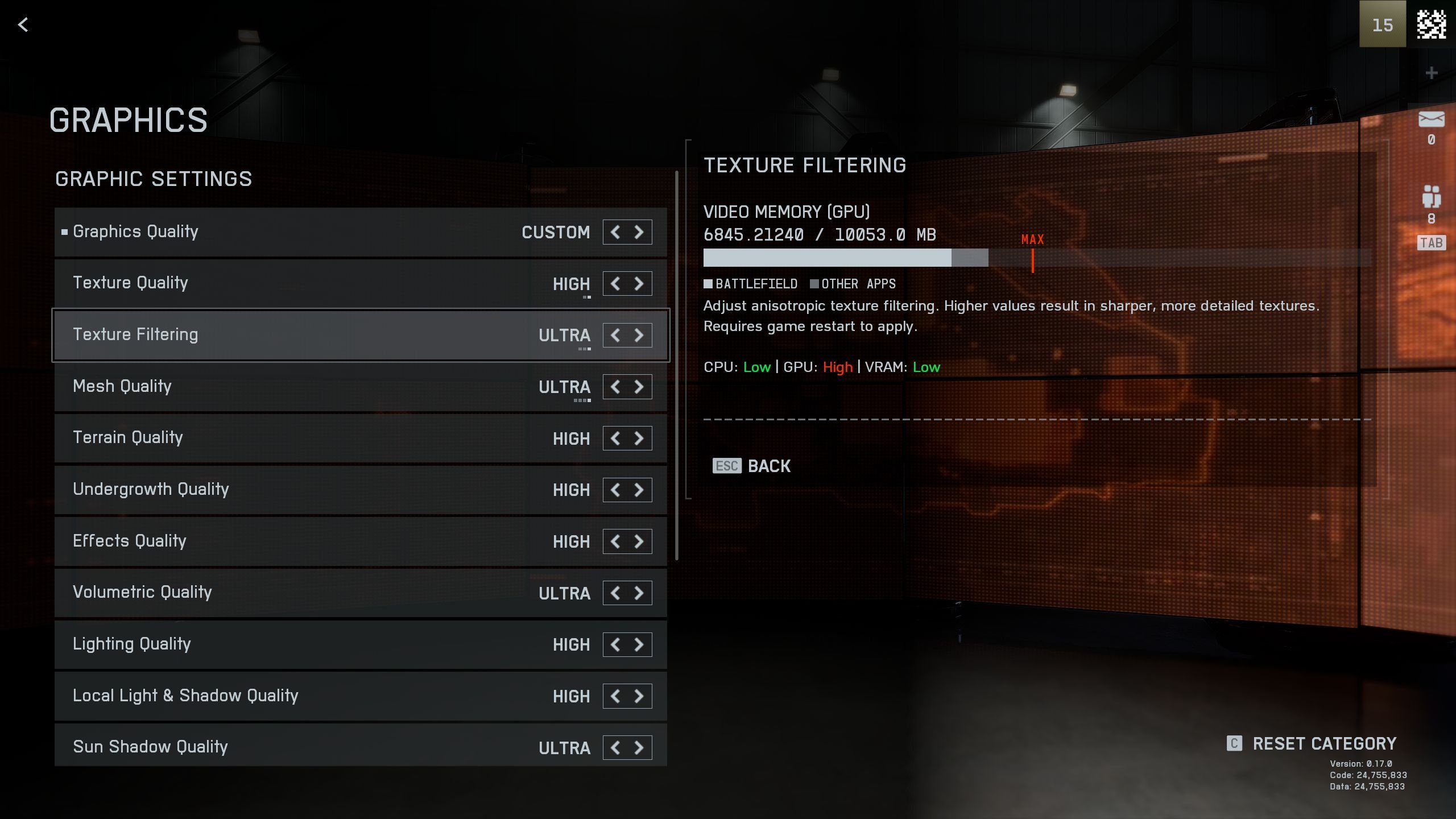Viewport: 1456px width, 819px height.
Task: Lower Mesh Quality with its left arrow
Action: click(x=615, y=387)
